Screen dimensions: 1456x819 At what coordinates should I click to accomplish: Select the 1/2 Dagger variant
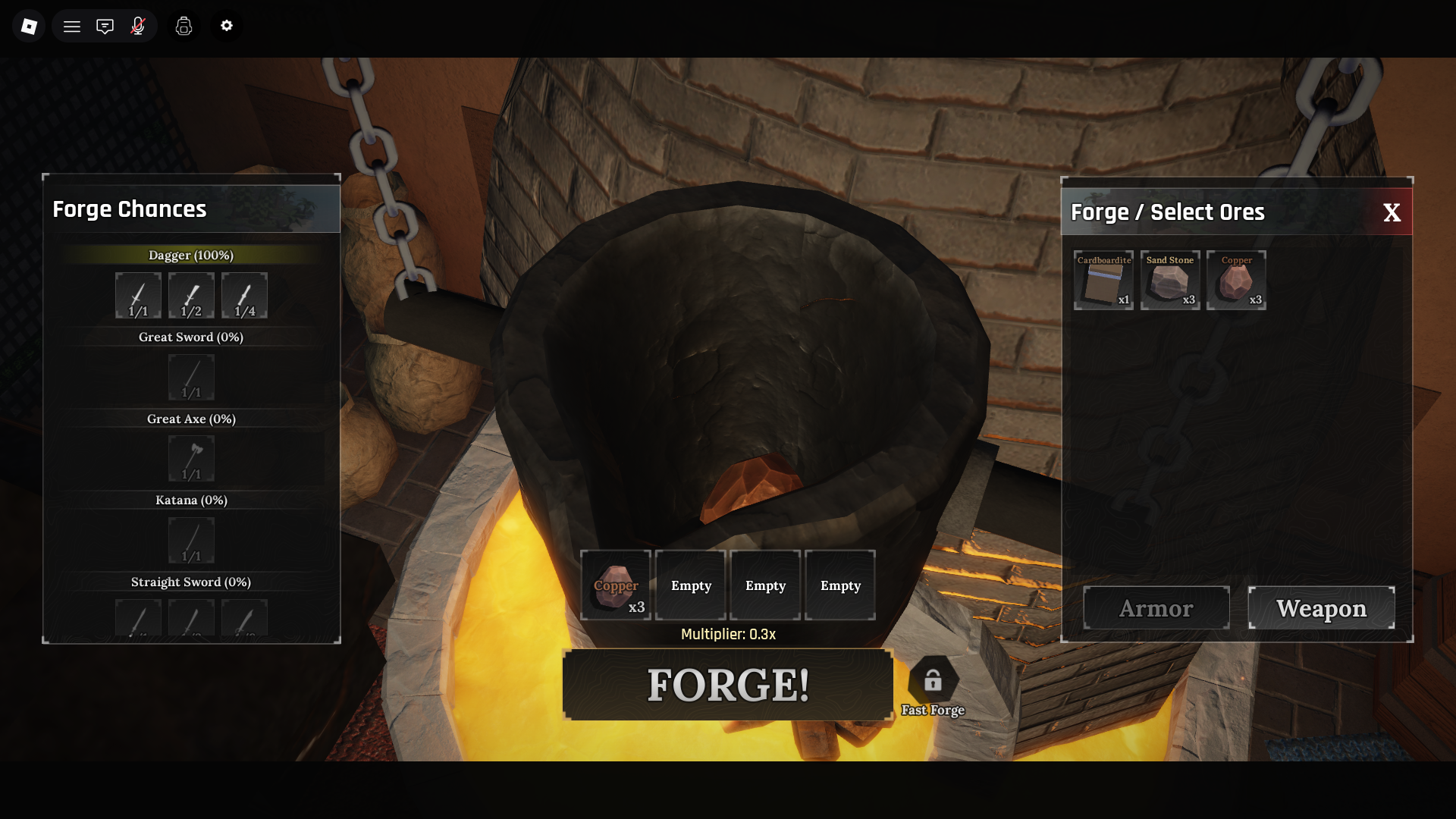(190, 296)
